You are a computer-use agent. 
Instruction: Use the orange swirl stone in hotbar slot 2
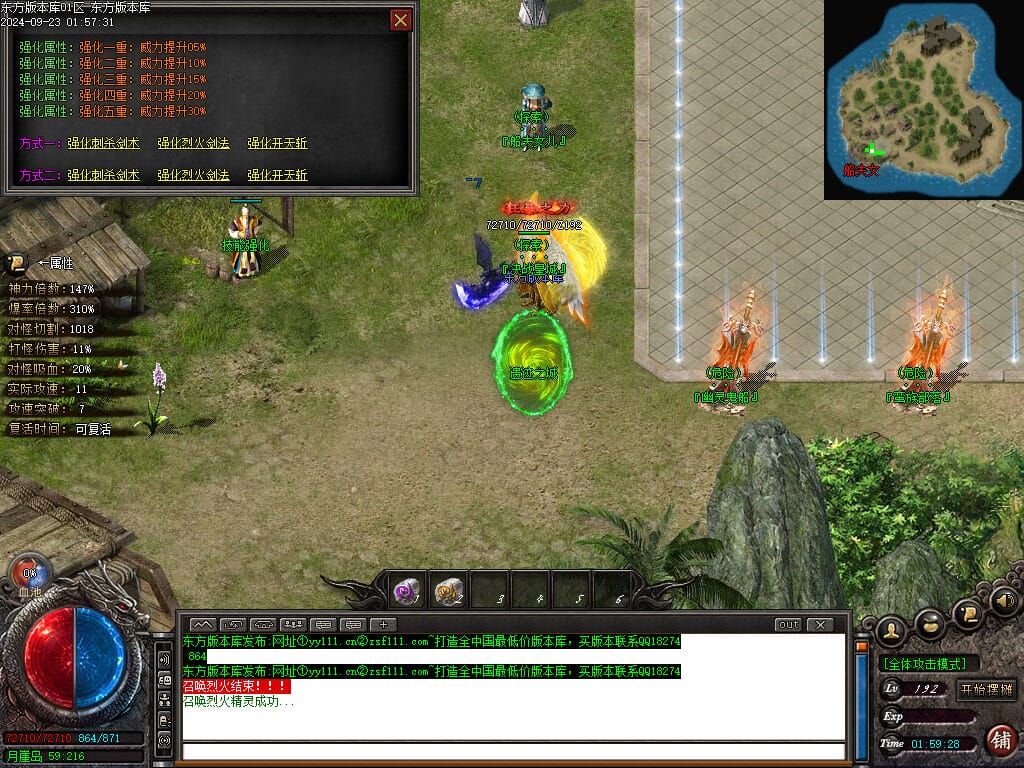pos(449,591)
